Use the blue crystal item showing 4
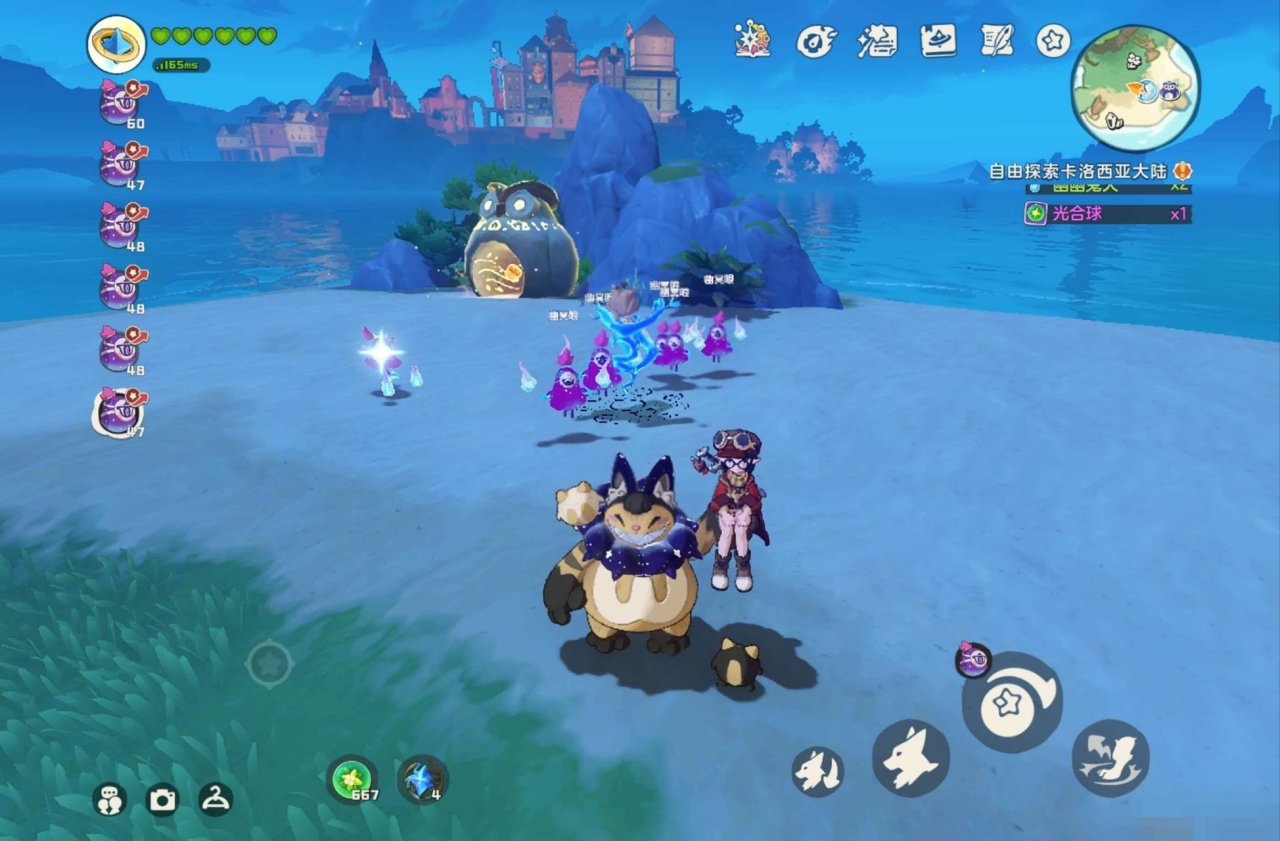 point(422,779)
